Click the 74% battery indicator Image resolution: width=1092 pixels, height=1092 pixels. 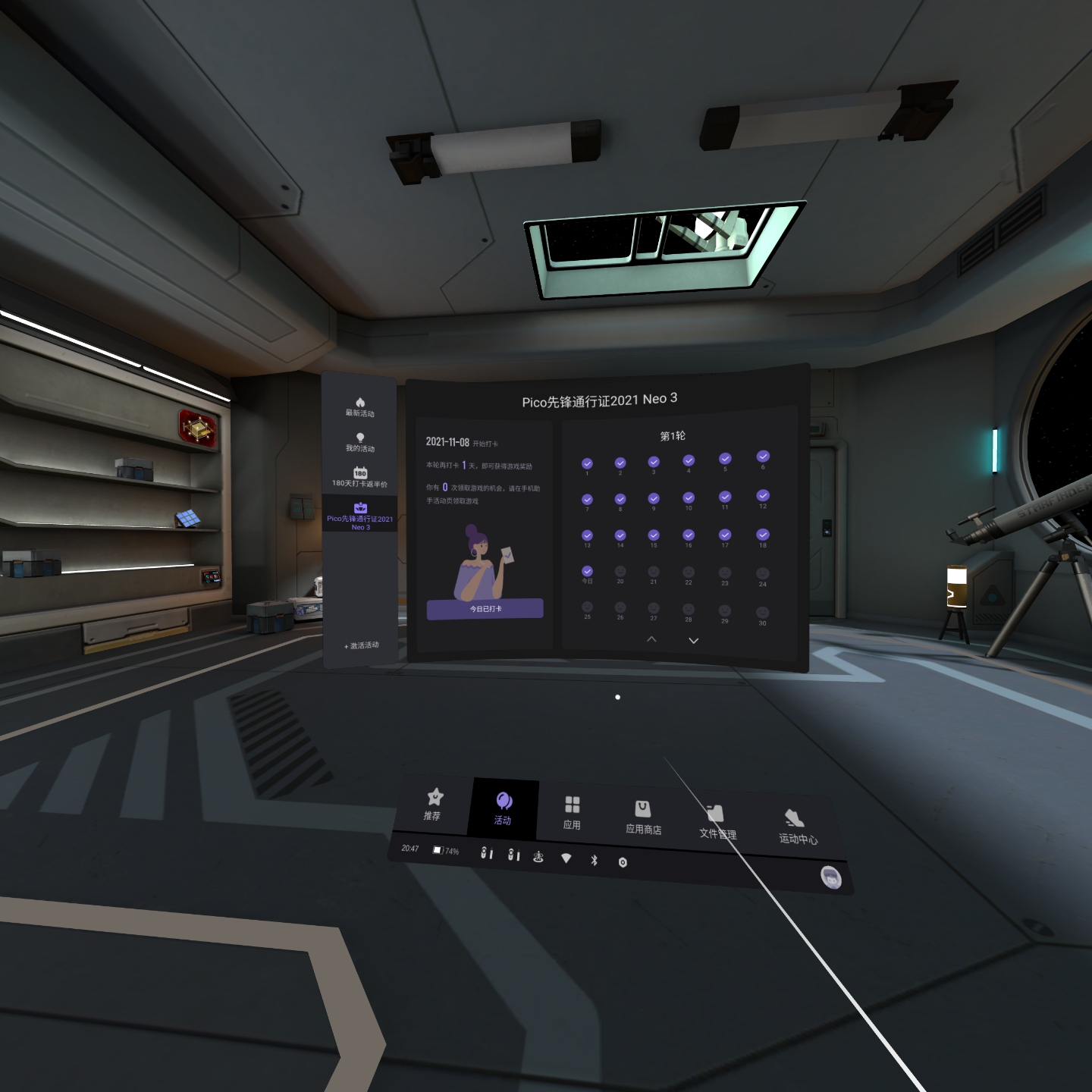pos(444,850)
